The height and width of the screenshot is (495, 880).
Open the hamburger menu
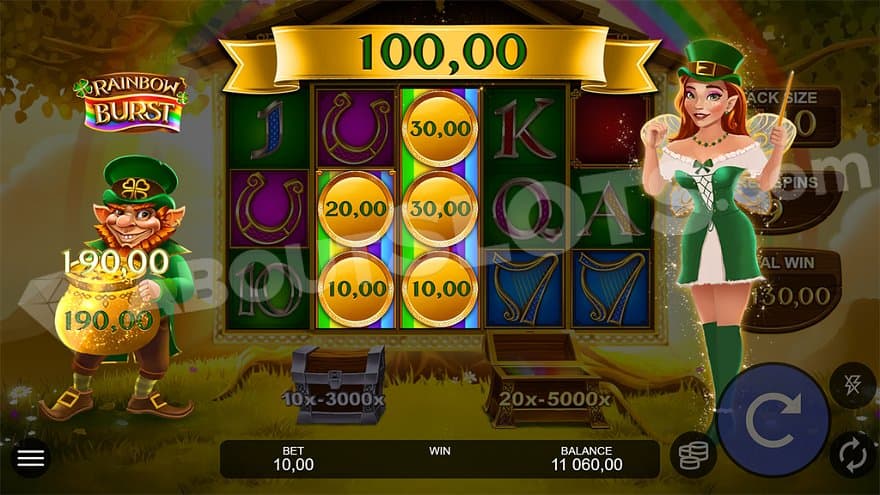(x=32, y=459)
